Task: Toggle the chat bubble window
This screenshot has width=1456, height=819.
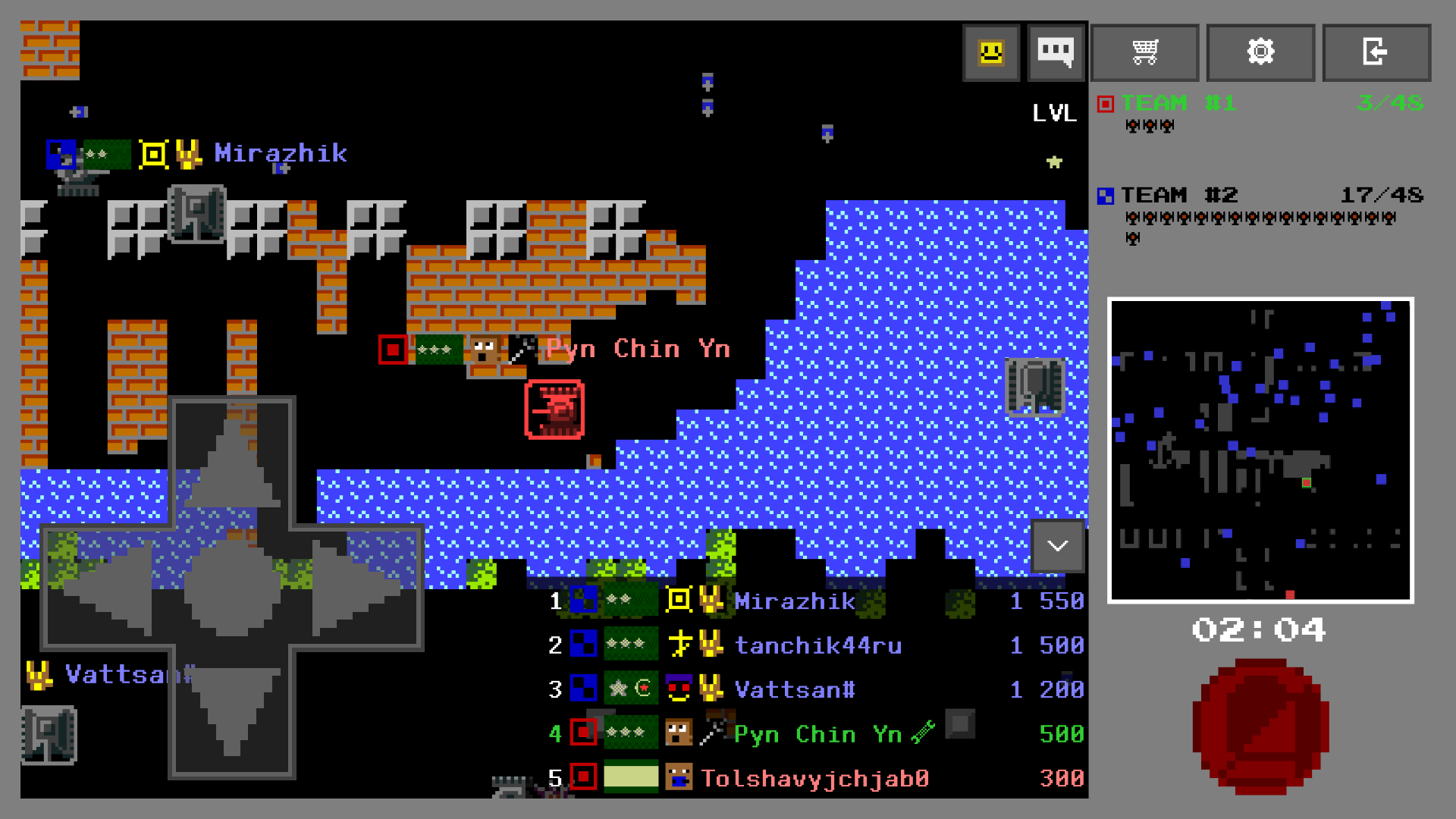Action: click(x=1056, y=52)
